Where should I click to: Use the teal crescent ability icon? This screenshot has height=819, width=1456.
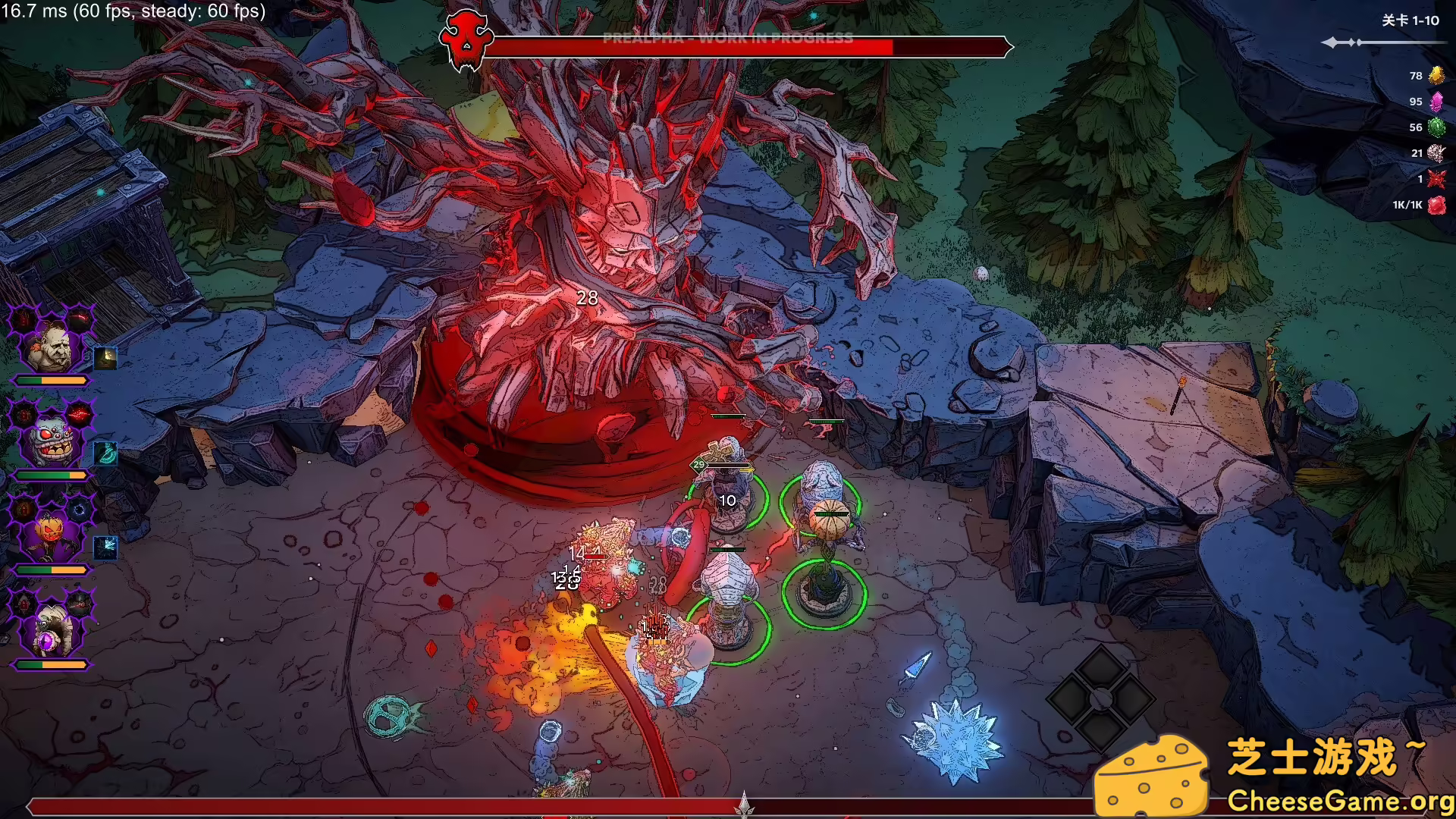pos(105,453)
